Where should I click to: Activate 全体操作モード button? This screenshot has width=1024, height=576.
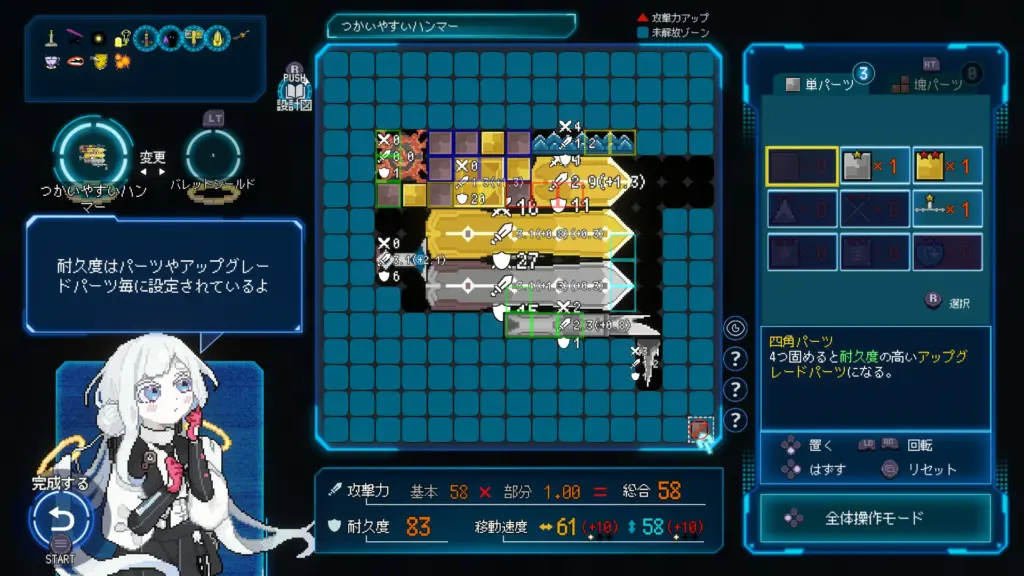pos(874,518)
